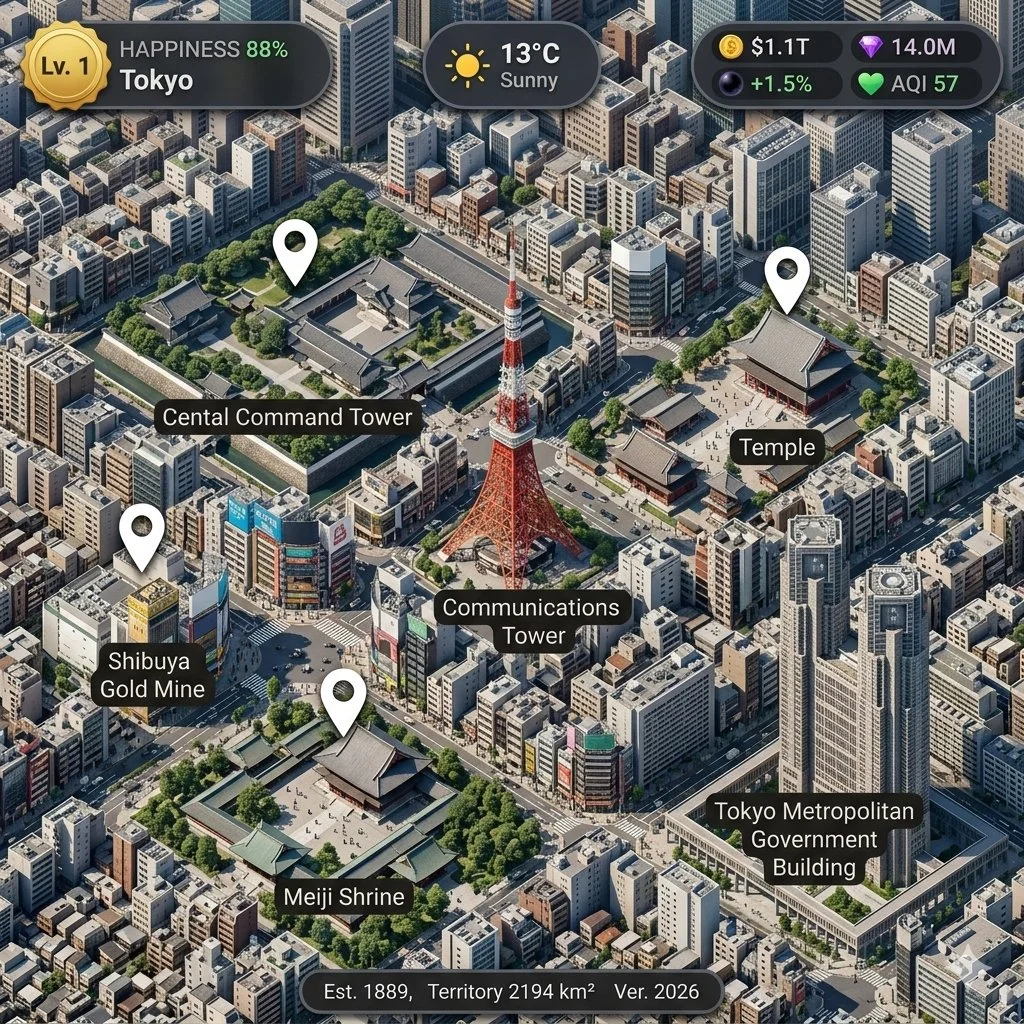Select the Shibuya Gold Mine label

point(152,674)
